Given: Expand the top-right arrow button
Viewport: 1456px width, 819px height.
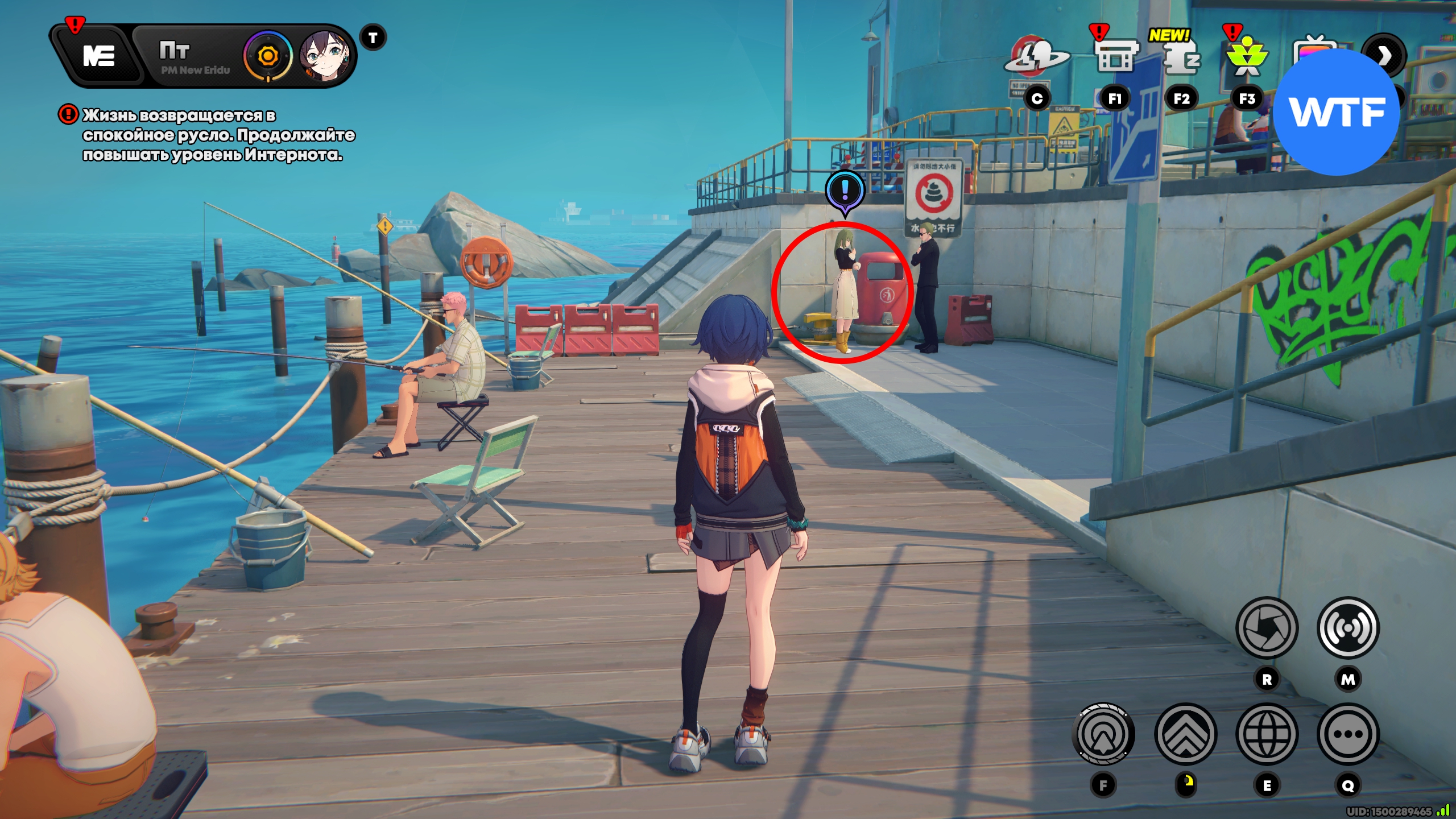Looking at the screenshot, I should click(1385, 55).
